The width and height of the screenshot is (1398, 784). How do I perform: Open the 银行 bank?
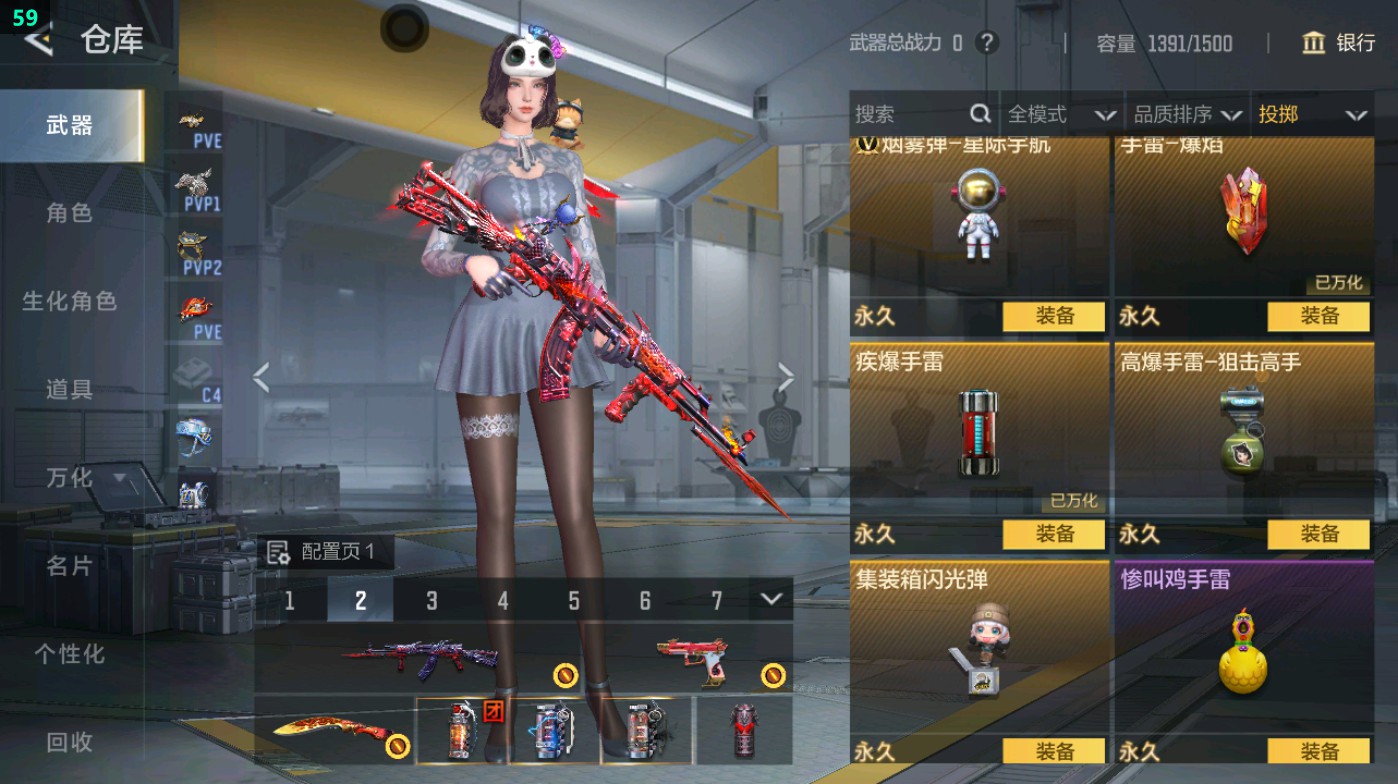point(1339,43)
